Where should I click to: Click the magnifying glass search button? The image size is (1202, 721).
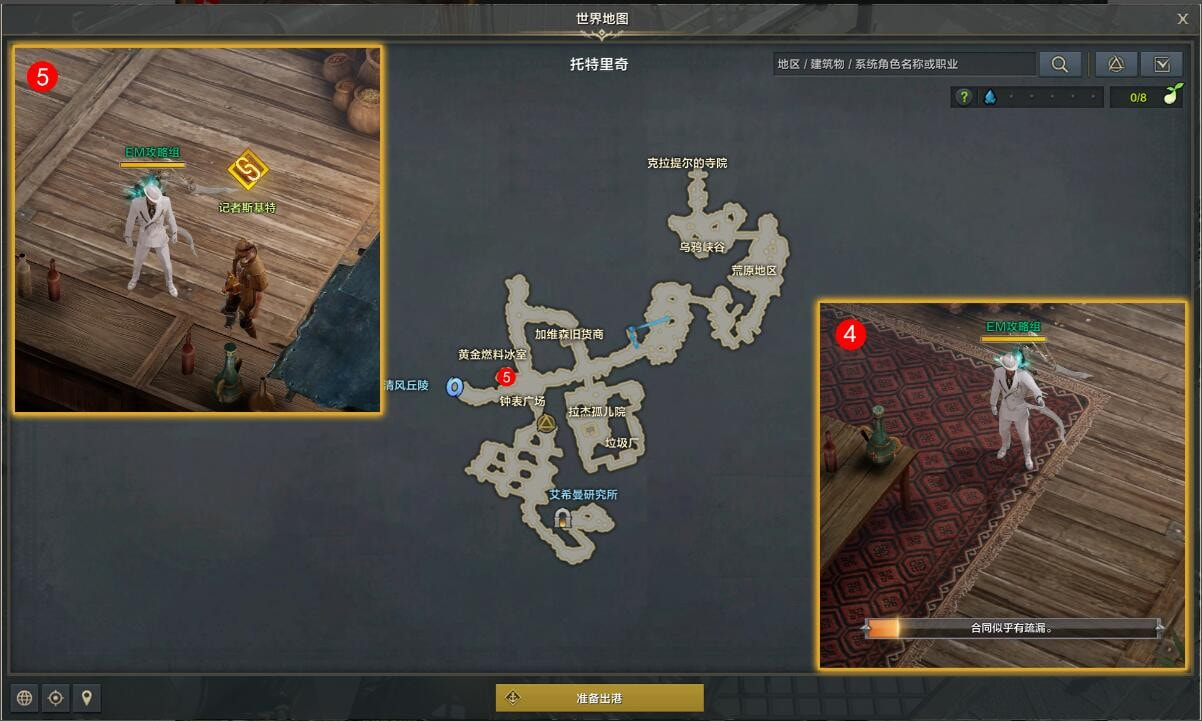[x=1059, y=64]
